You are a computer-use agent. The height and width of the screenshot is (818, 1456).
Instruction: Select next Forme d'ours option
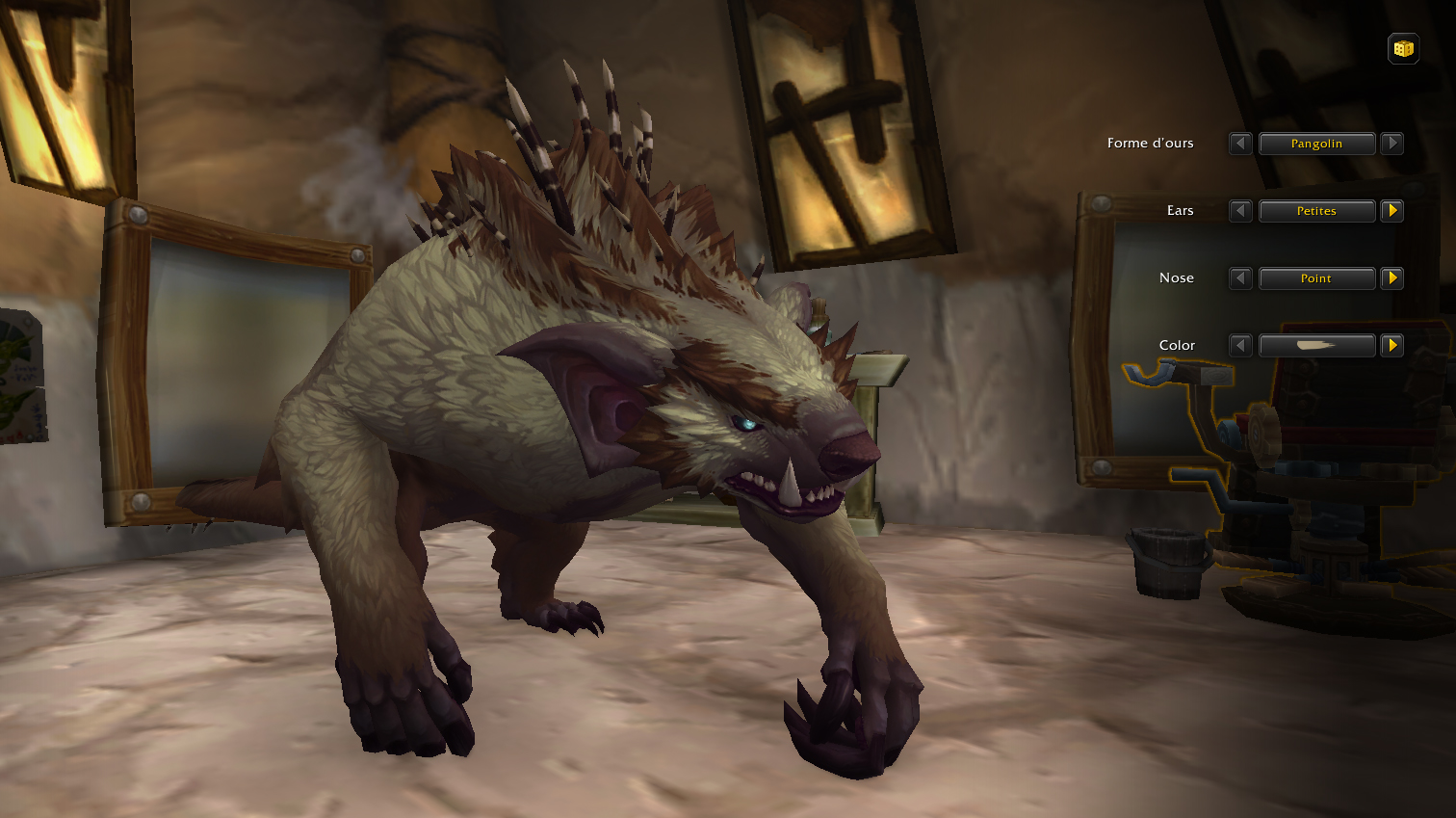(1391, 144)
